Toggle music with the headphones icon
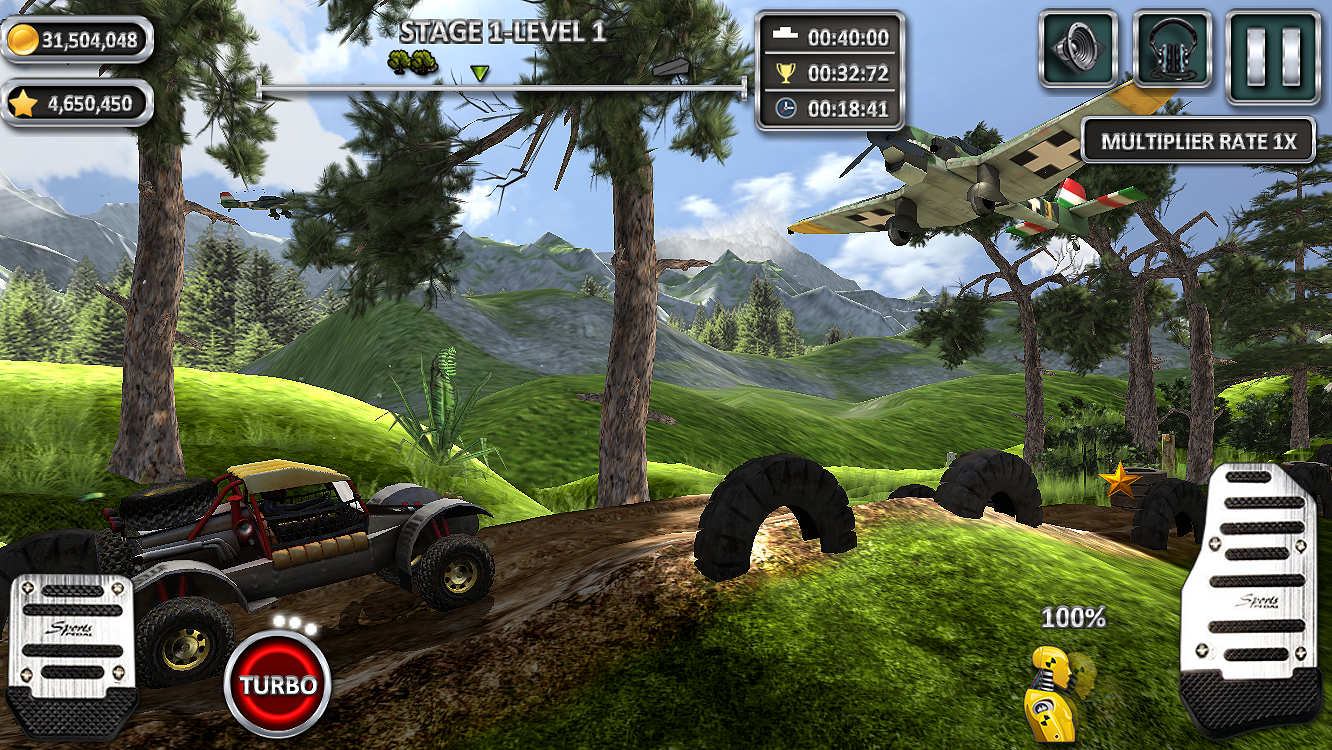This screenshot has height=750, width=1332. (x=1172, y=49)
